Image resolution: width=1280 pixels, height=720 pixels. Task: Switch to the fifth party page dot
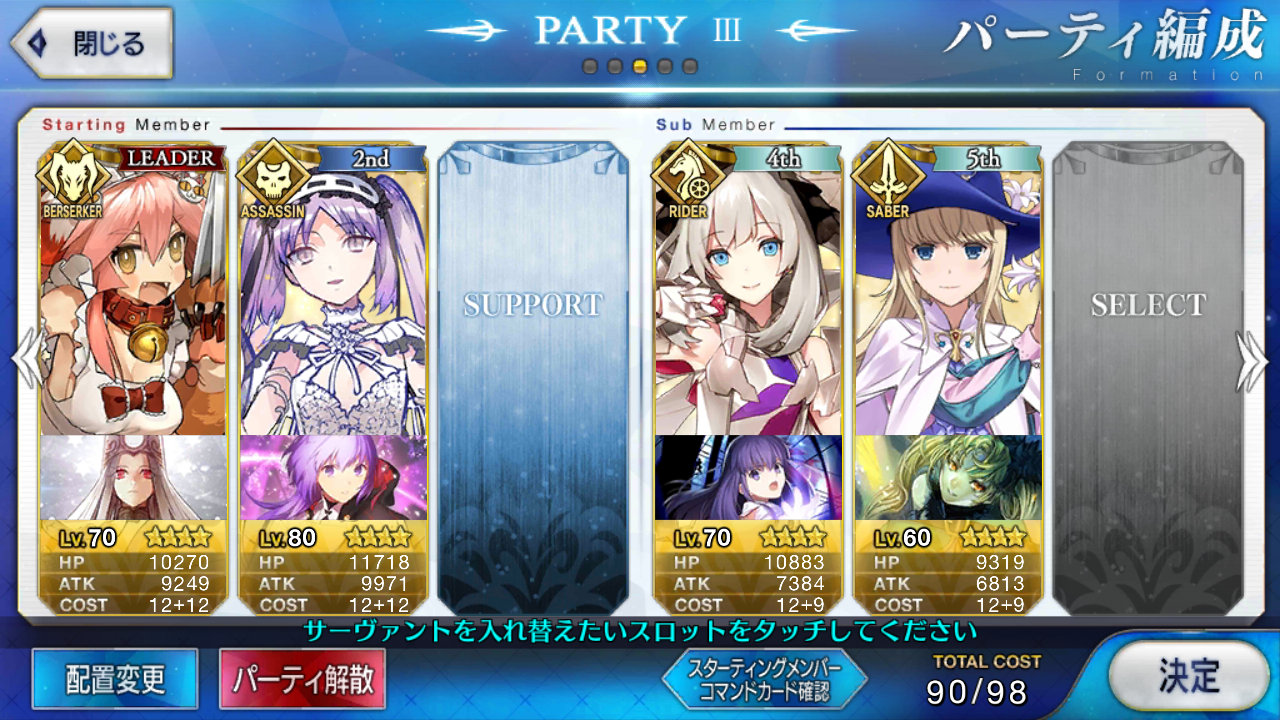[690, 67]
